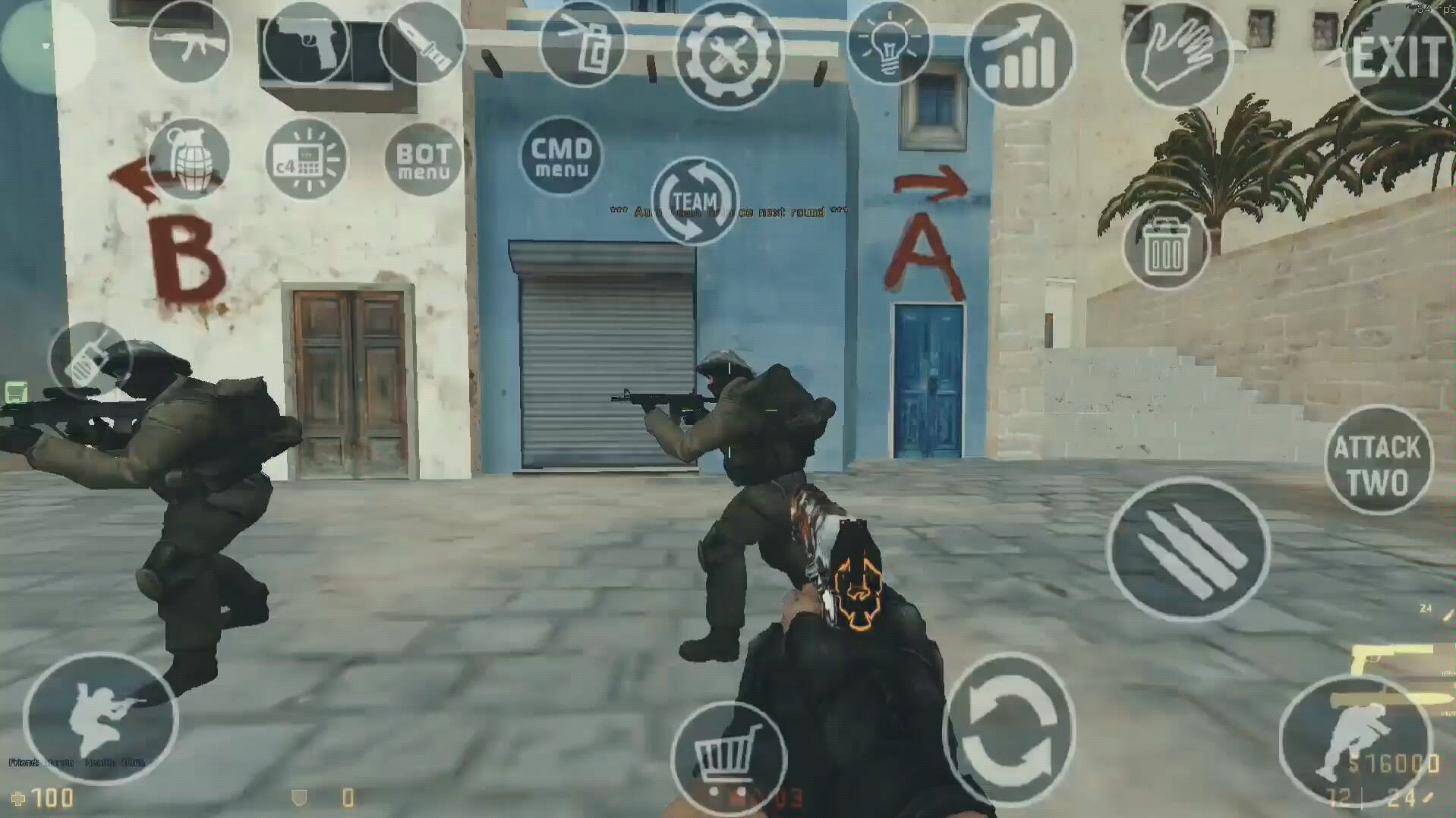Open the game settings gear
The height and width of the screenshot is (818, 1456).
(x=729, y=51)
